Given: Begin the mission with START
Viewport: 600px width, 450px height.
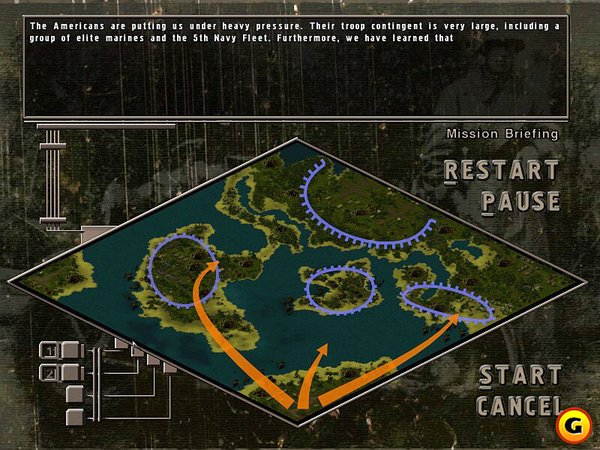Looking at the screenshot, I should (x=519, y=376).
